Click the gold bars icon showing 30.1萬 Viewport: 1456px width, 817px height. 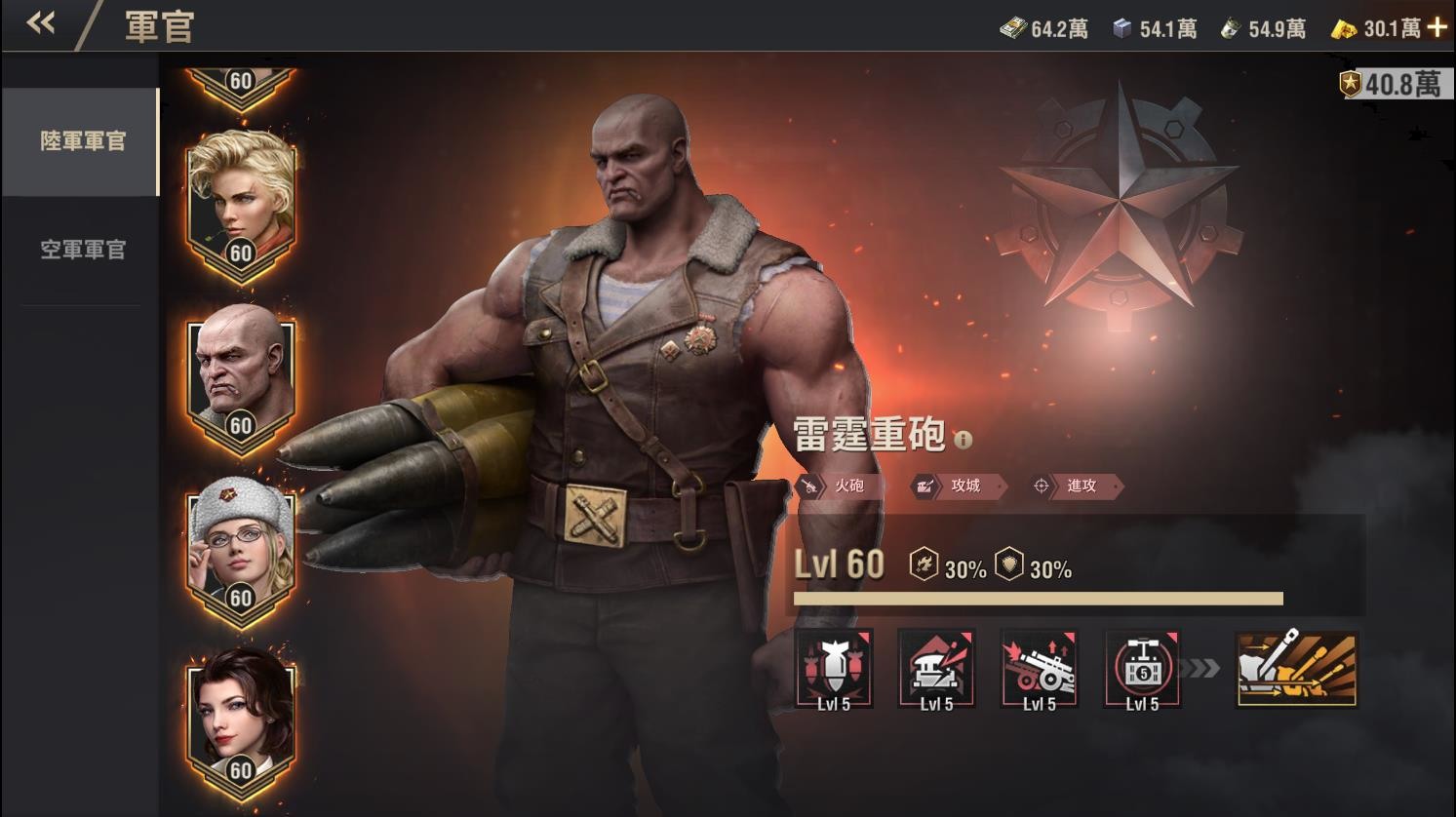click(1345, 27)
